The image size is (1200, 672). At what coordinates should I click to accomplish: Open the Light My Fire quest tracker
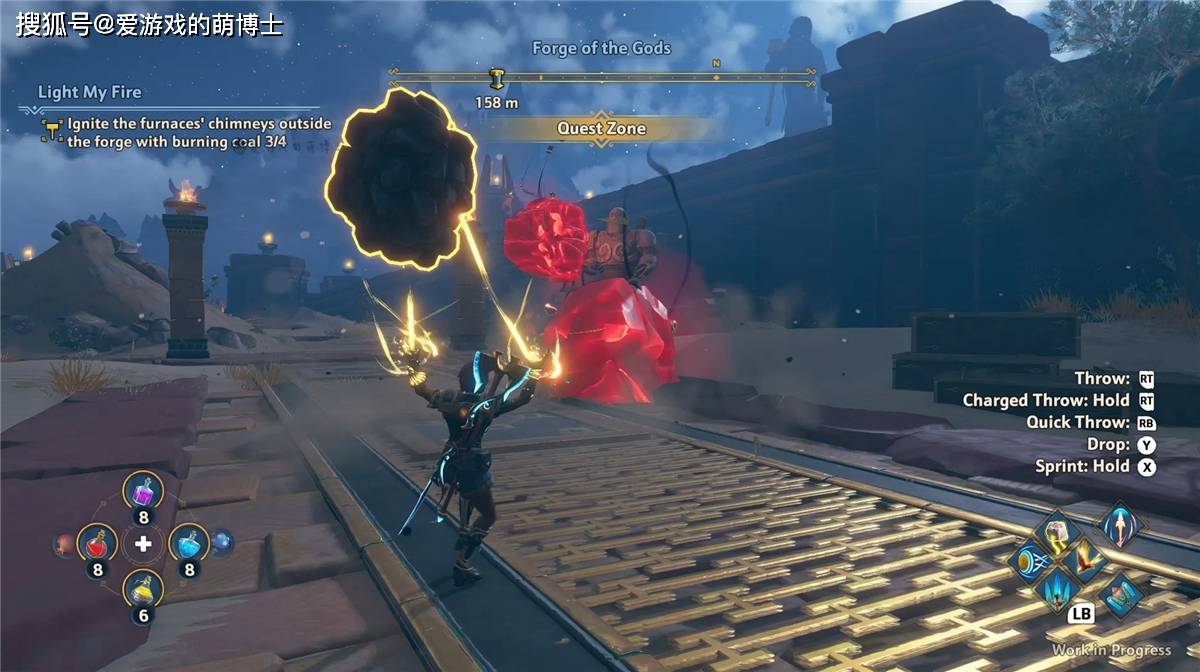click(x=89, y=92)
